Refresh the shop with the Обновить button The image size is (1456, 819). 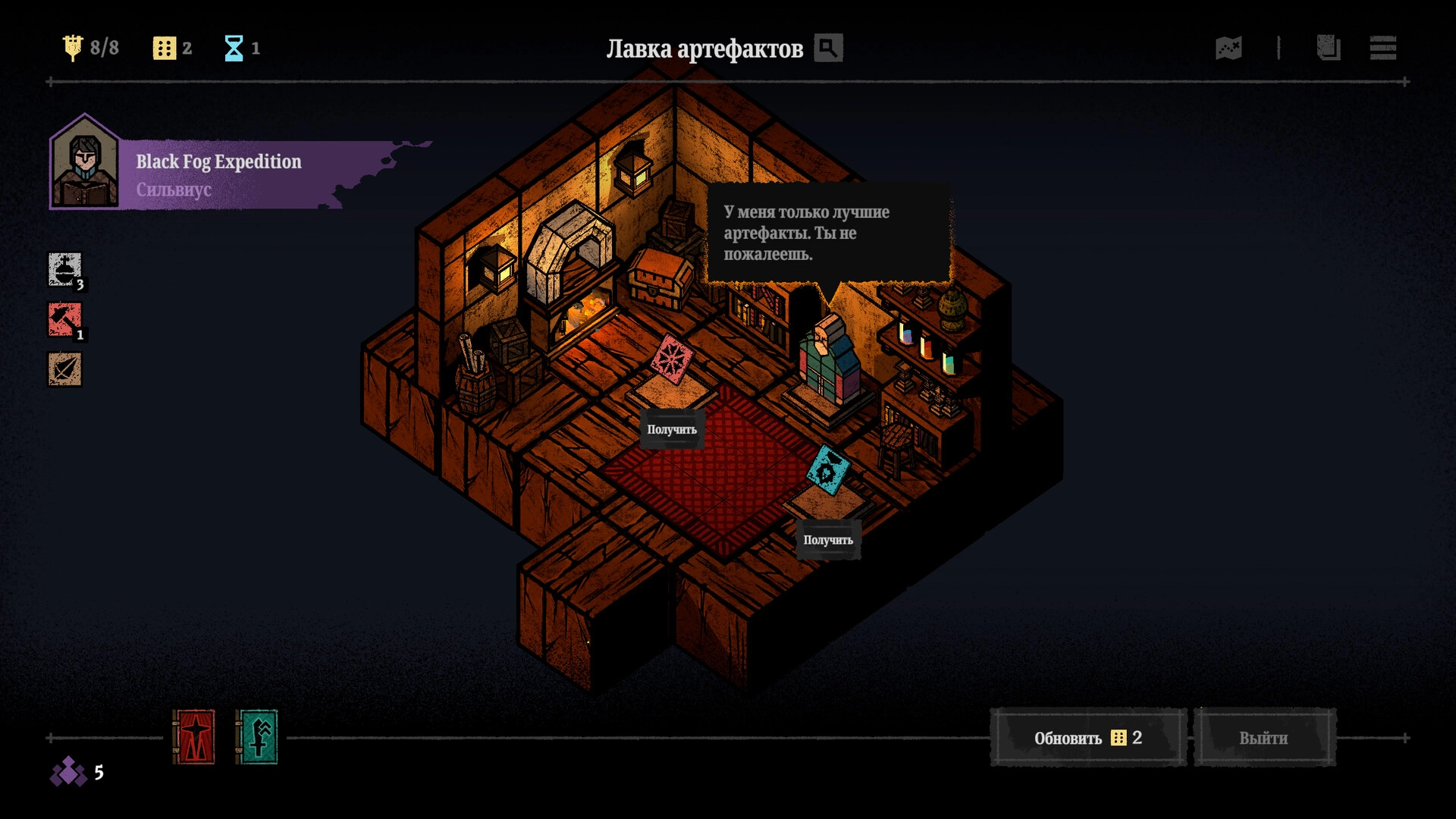tap(1087, 738)
